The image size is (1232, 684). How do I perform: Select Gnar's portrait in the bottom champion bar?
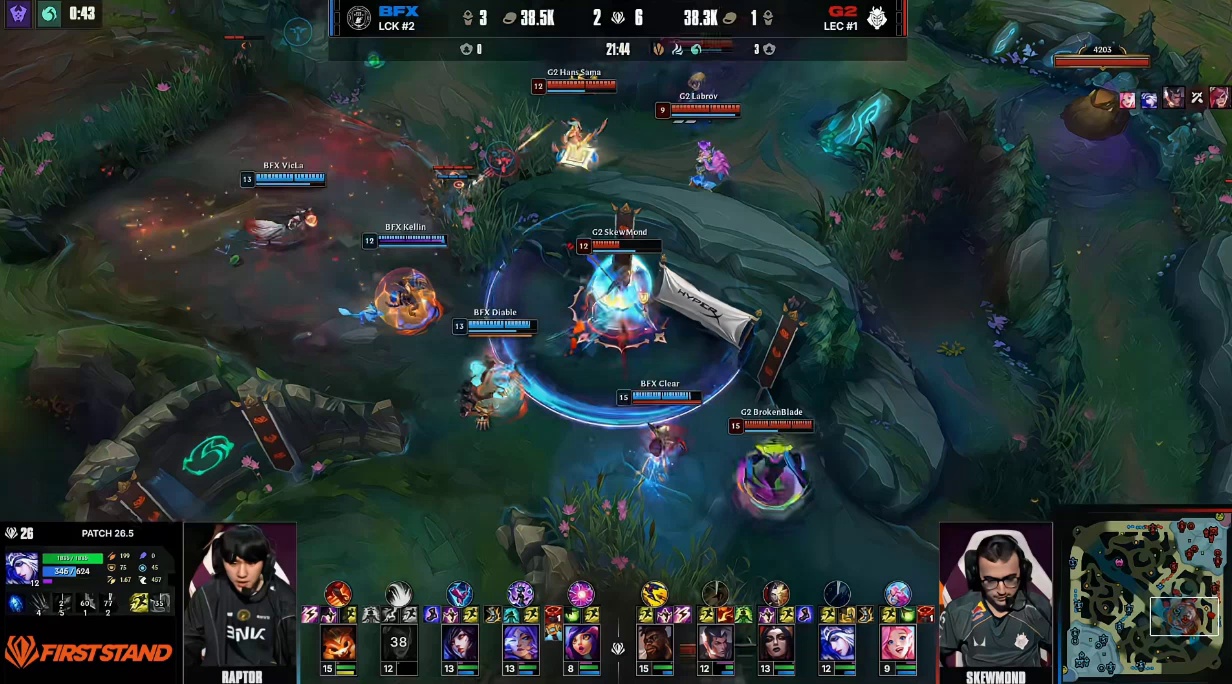point(337,643)
